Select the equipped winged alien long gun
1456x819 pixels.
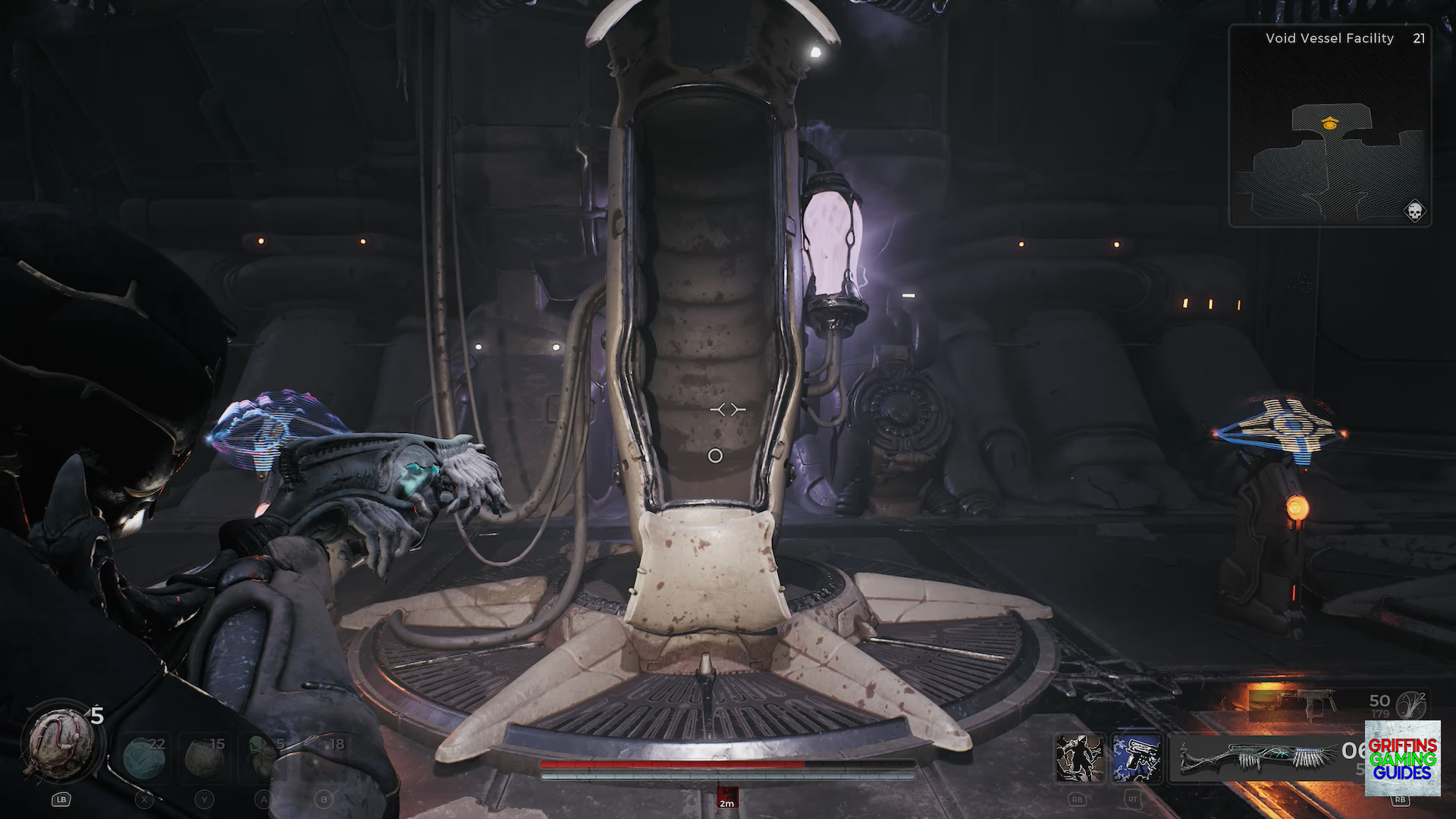[1259, 757]
